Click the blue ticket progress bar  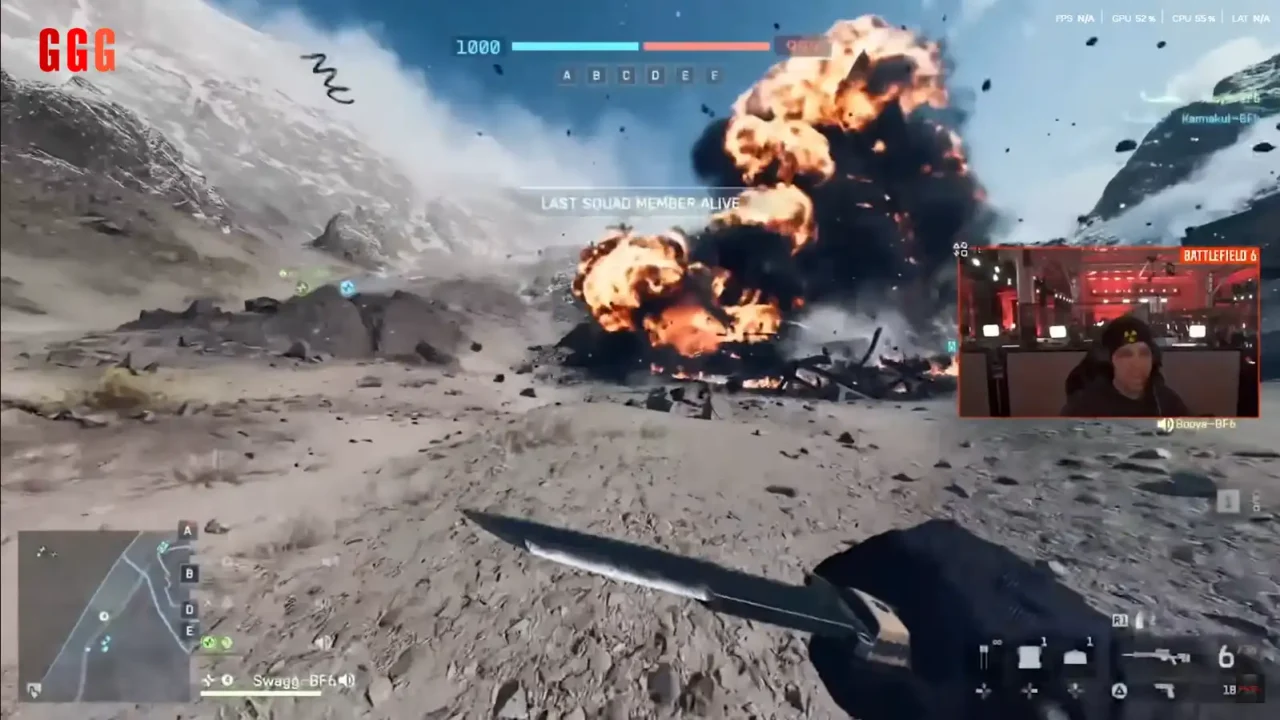(x=575, y=46)
